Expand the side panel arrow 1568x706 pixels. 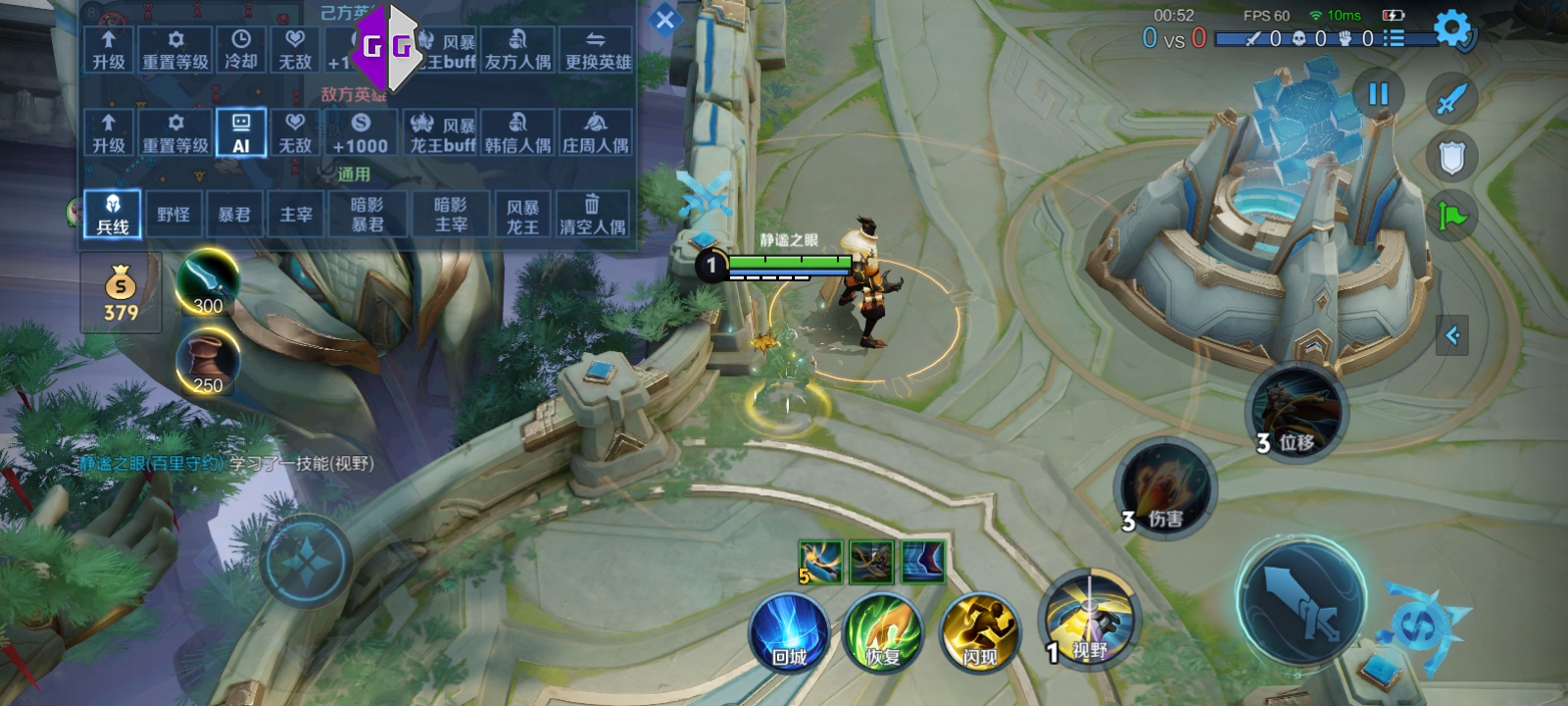[x=1452, y=335]
